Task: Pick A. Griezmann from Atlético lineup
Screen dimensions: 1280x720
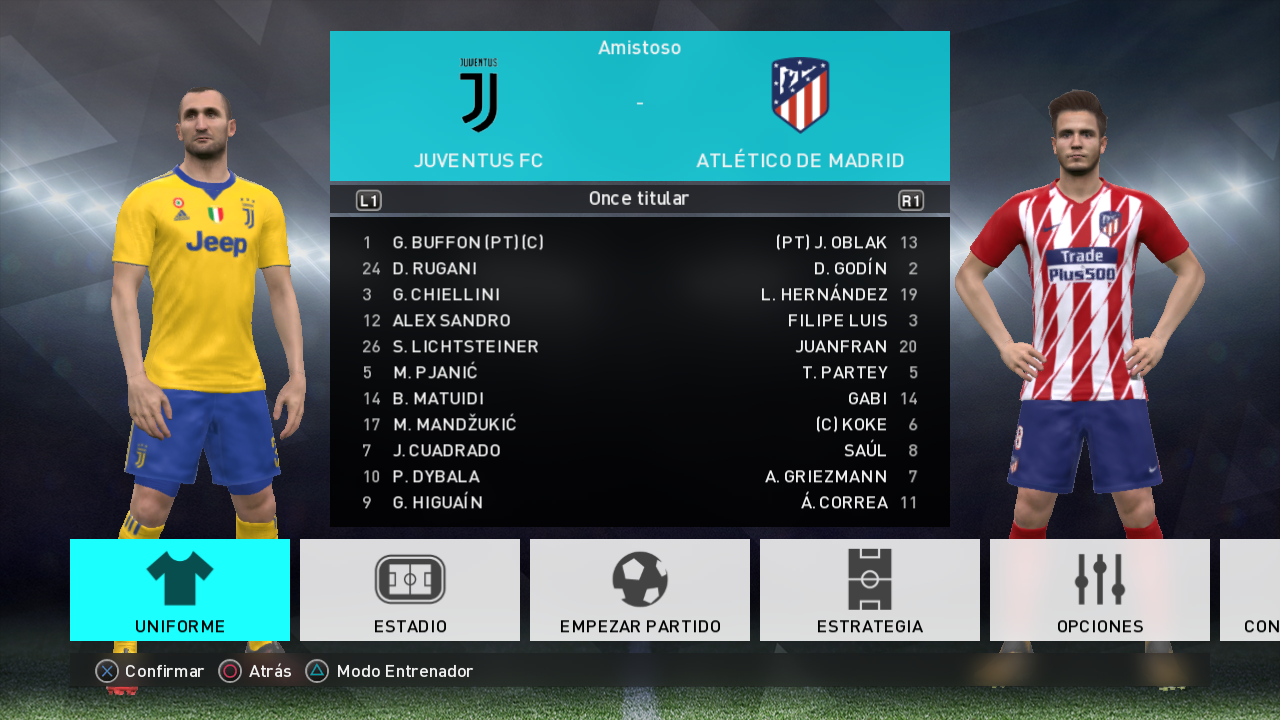Action: 826,477
